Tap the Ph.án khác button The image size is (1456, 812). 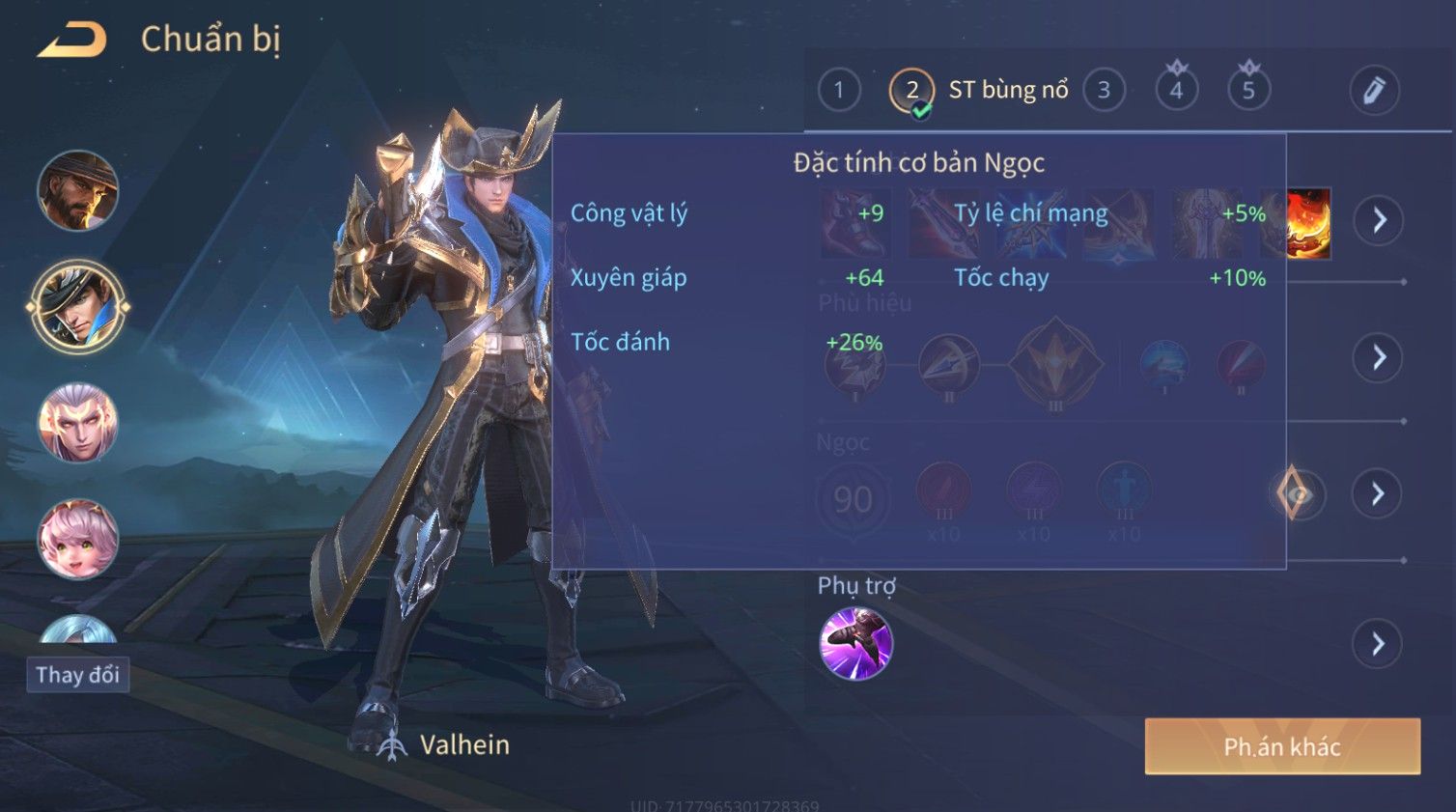point(1282,746)
